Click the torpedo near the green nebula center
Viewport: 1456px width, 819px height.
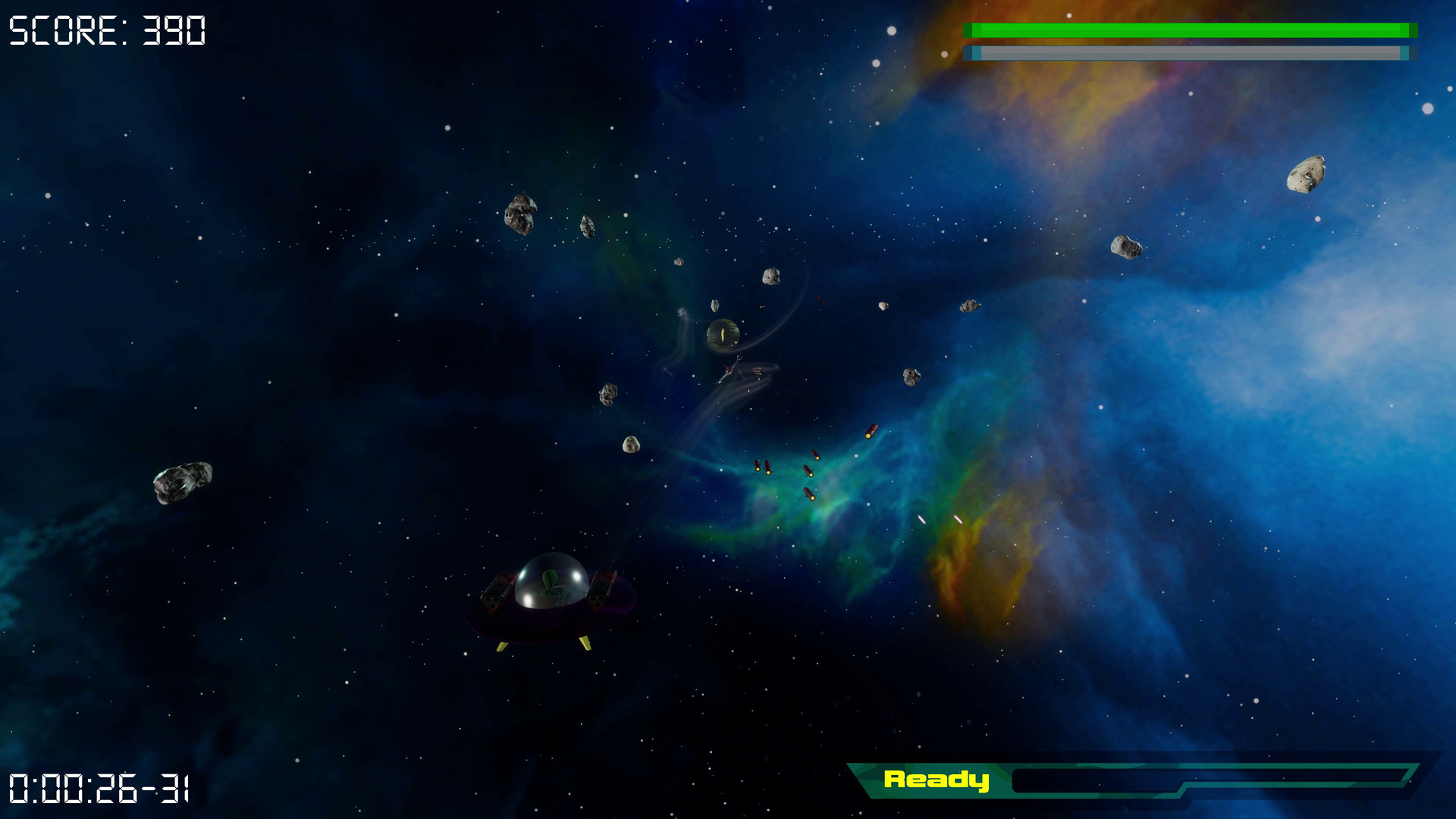[x=808, y=472]
